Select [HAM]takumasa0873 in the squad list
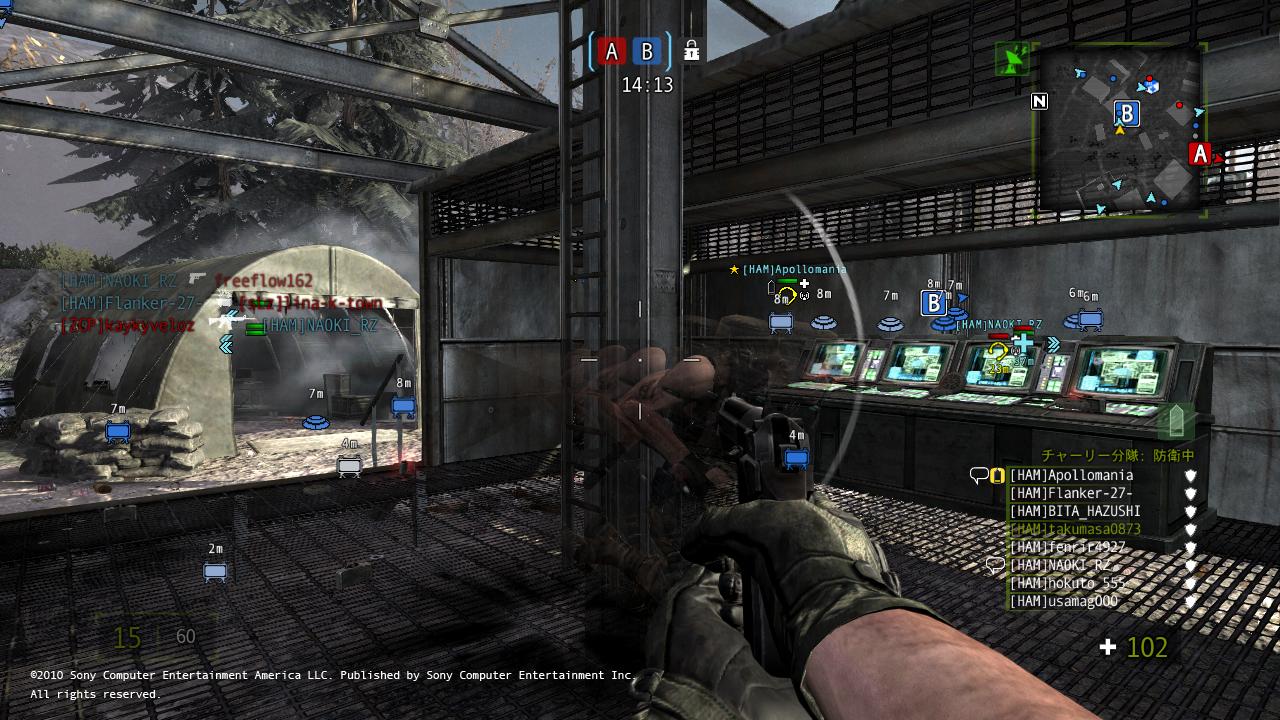This screenshot has height=720, width=1280. (x=1074, y=529)
